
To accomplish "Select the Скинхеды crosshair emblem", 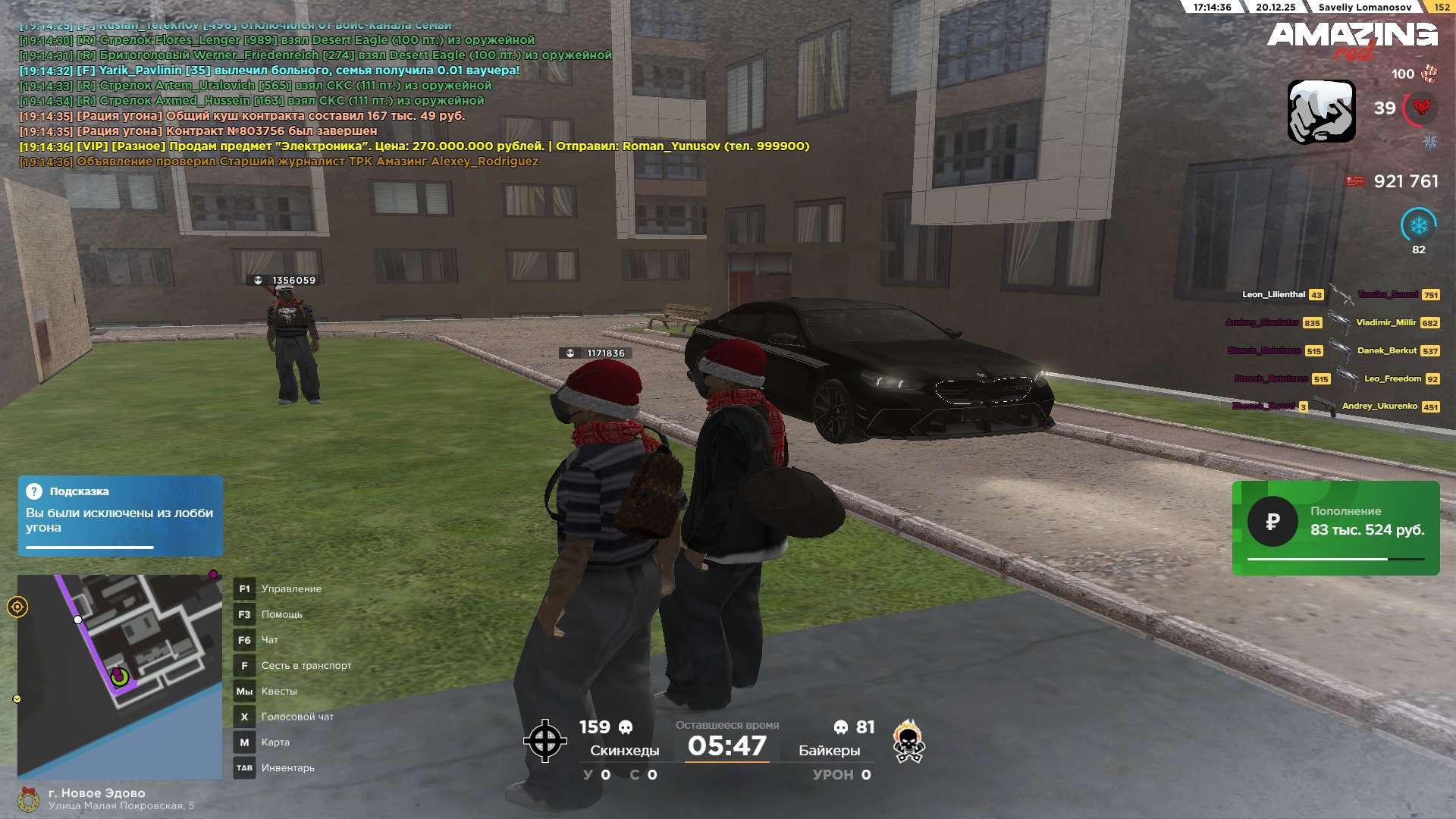I will (x=544, y=741).
